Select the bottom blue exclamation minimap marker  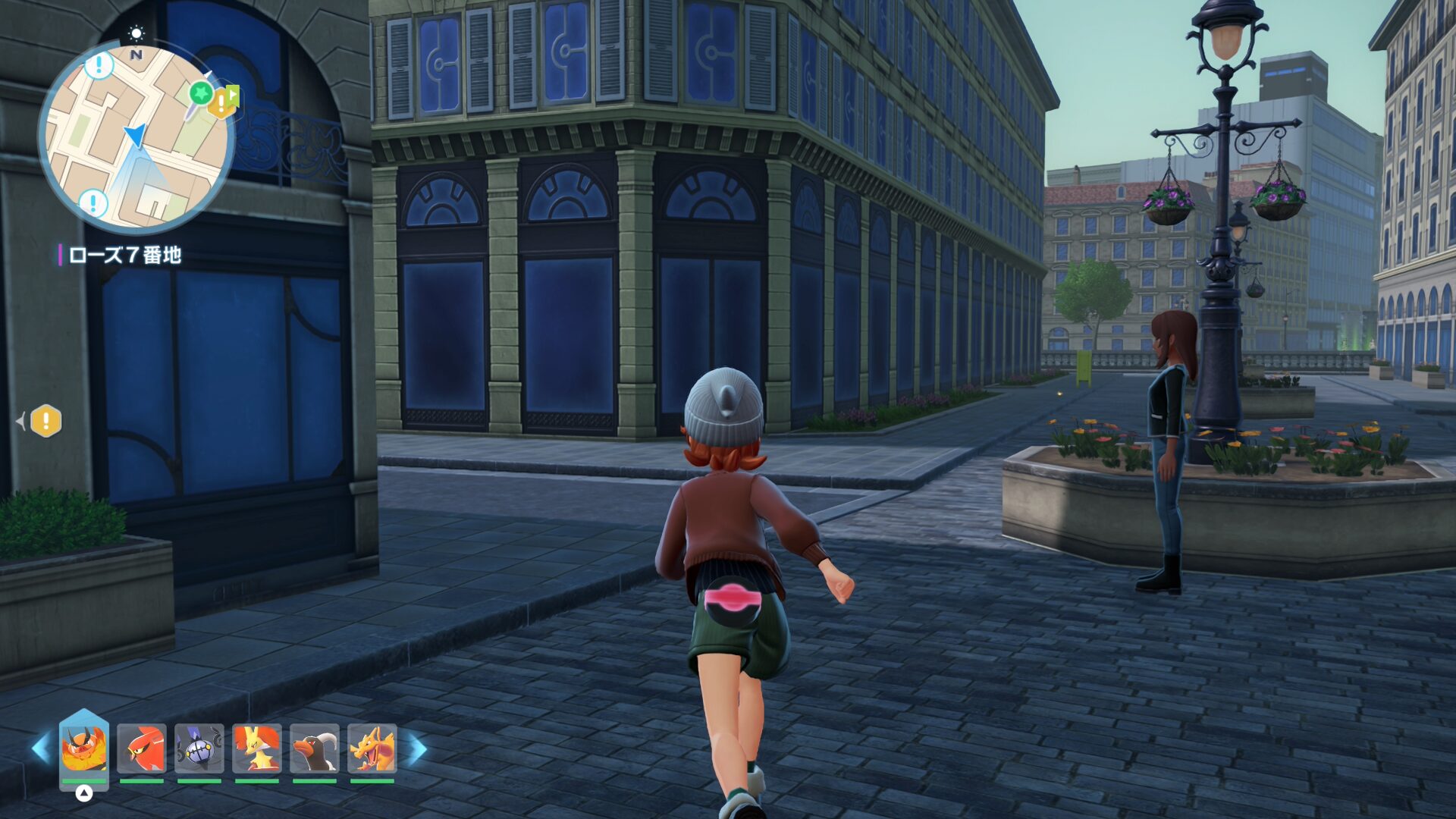pos(93,202)
